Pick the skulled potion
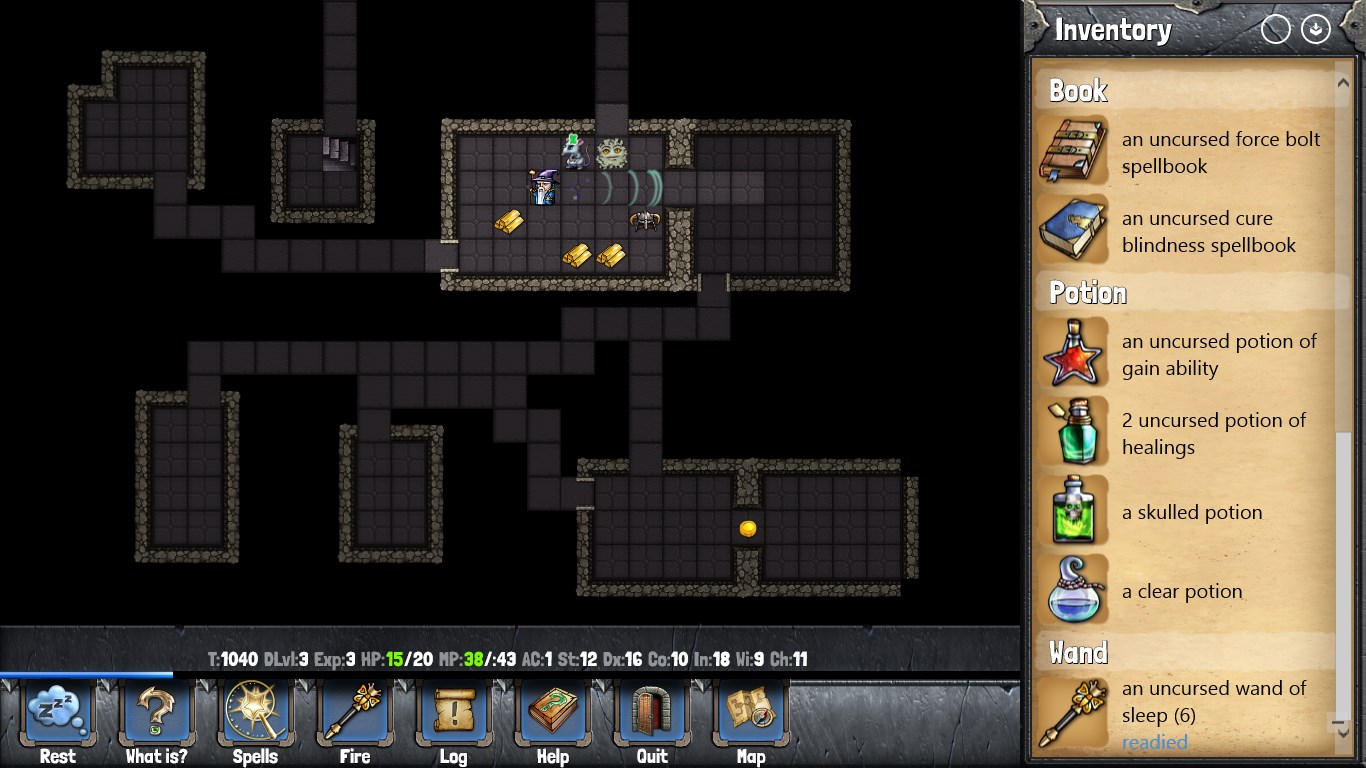1366x768 pixels. coord(1190,512)
